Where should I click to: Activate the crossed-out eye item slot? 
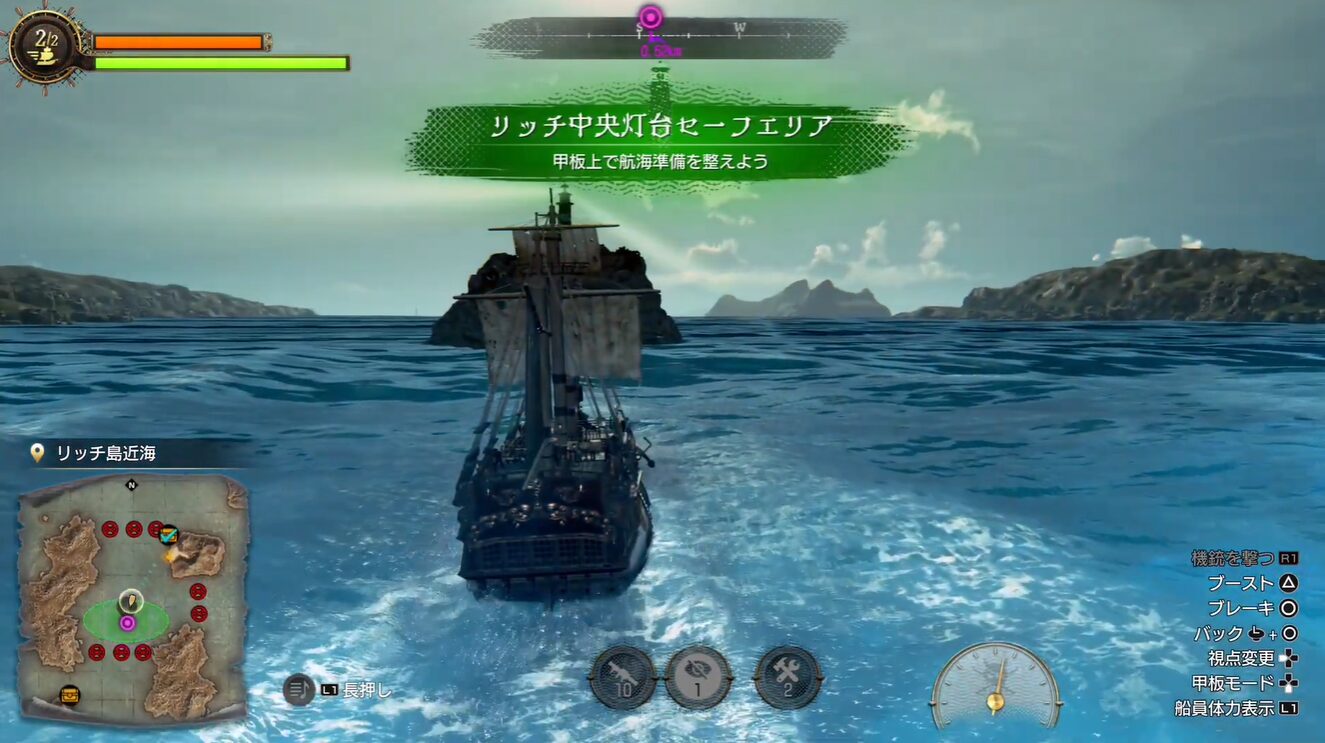tap(698, 677)
